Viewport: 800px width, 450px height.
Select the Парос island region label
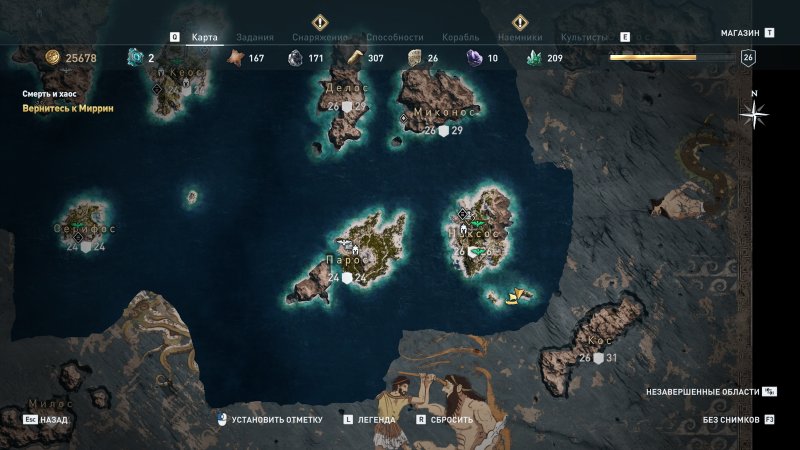345,261
